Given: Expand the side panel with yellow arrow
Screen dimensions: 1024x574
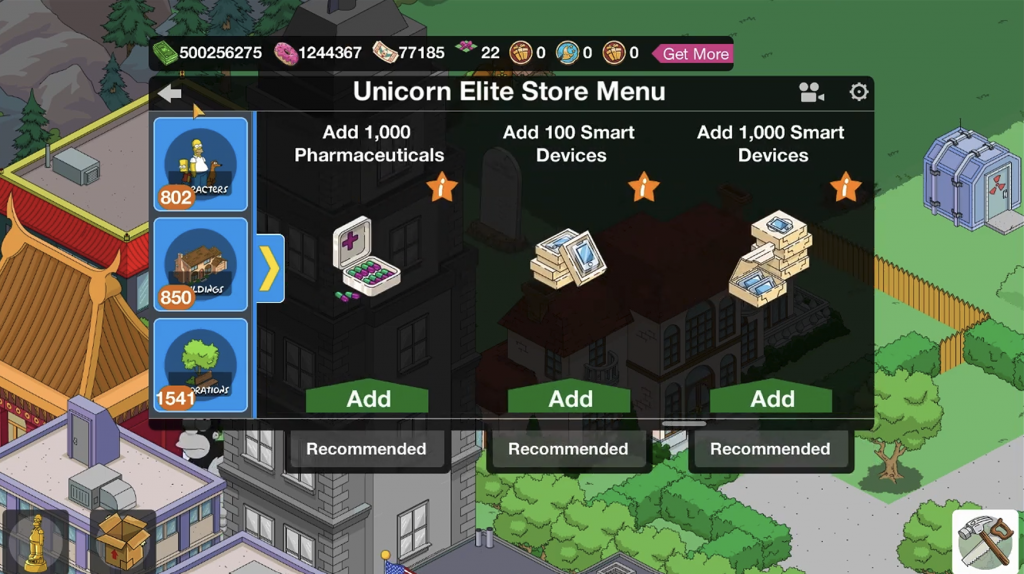Looking at the screenshot, I should 270,268.
